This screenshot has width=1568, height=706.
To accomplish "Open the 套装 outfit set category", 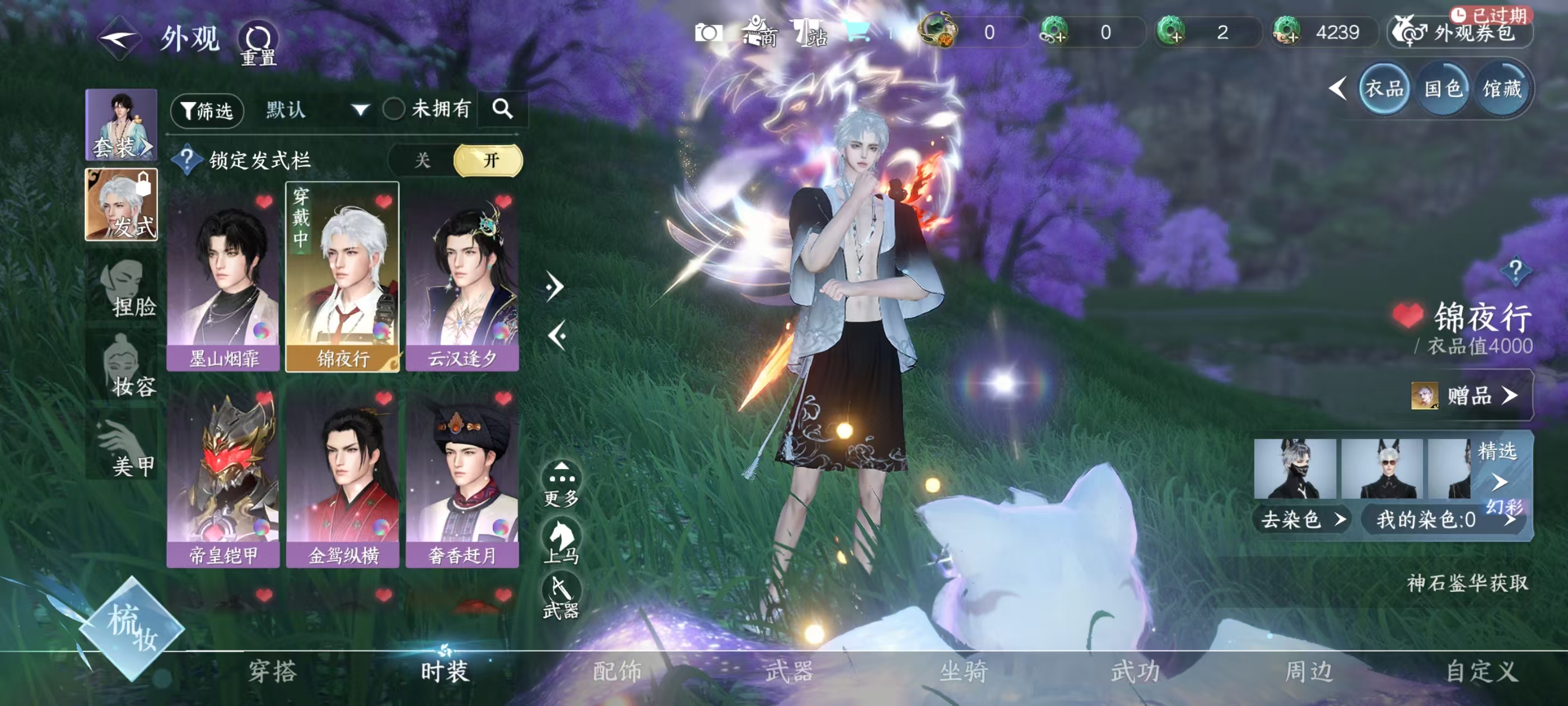I will pos(121,125).
